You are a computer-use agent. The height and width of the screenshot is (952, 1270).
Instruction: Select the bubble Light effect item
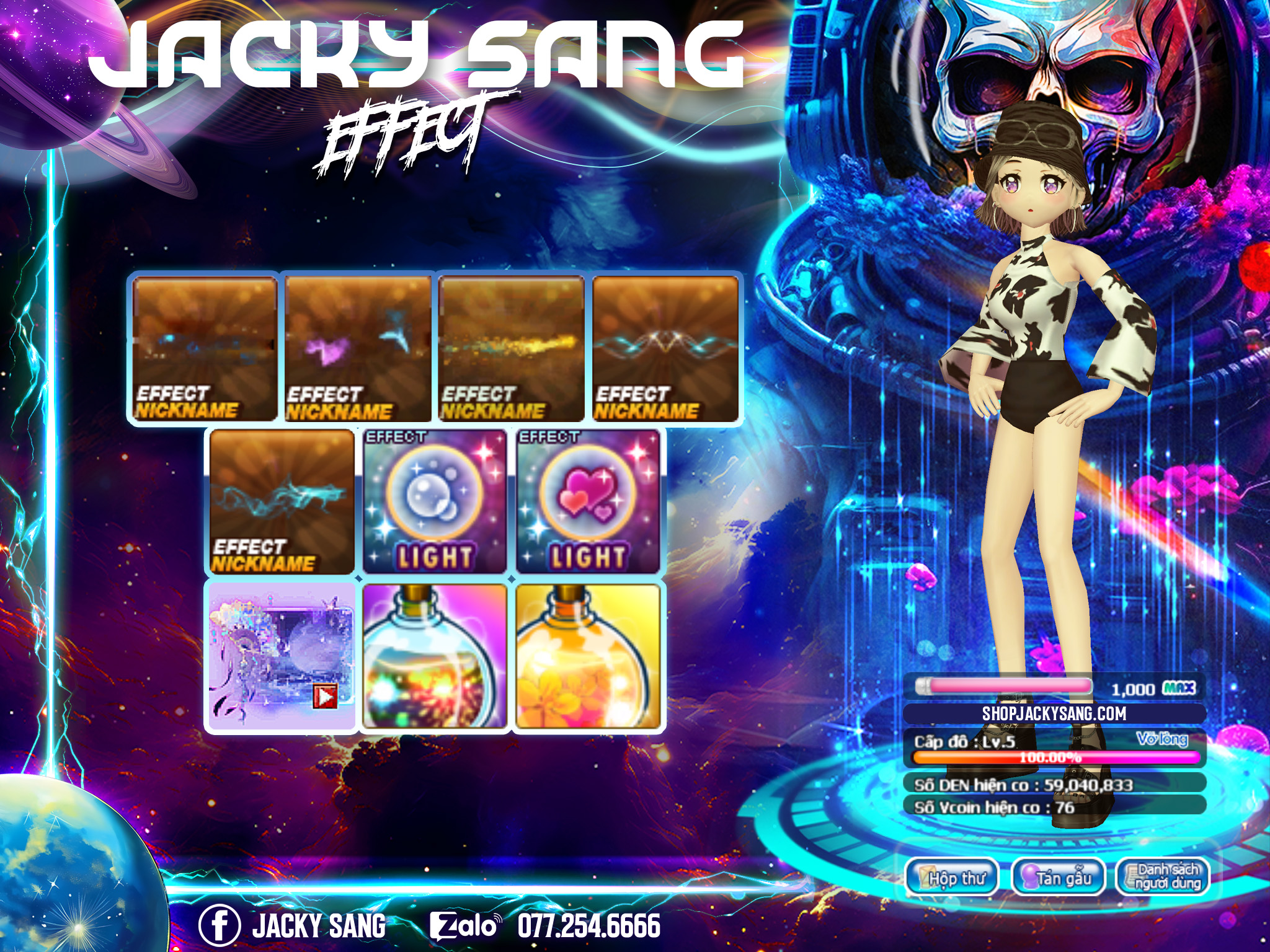click(x=434, y=502)
